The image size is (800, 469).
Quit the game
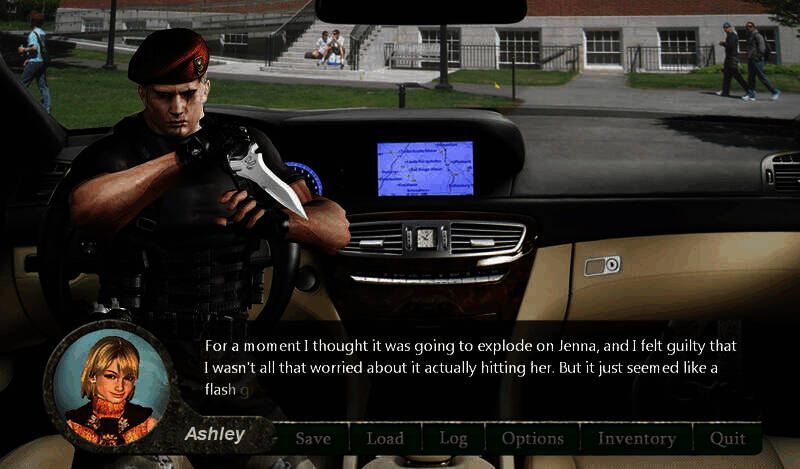(727, 438)
